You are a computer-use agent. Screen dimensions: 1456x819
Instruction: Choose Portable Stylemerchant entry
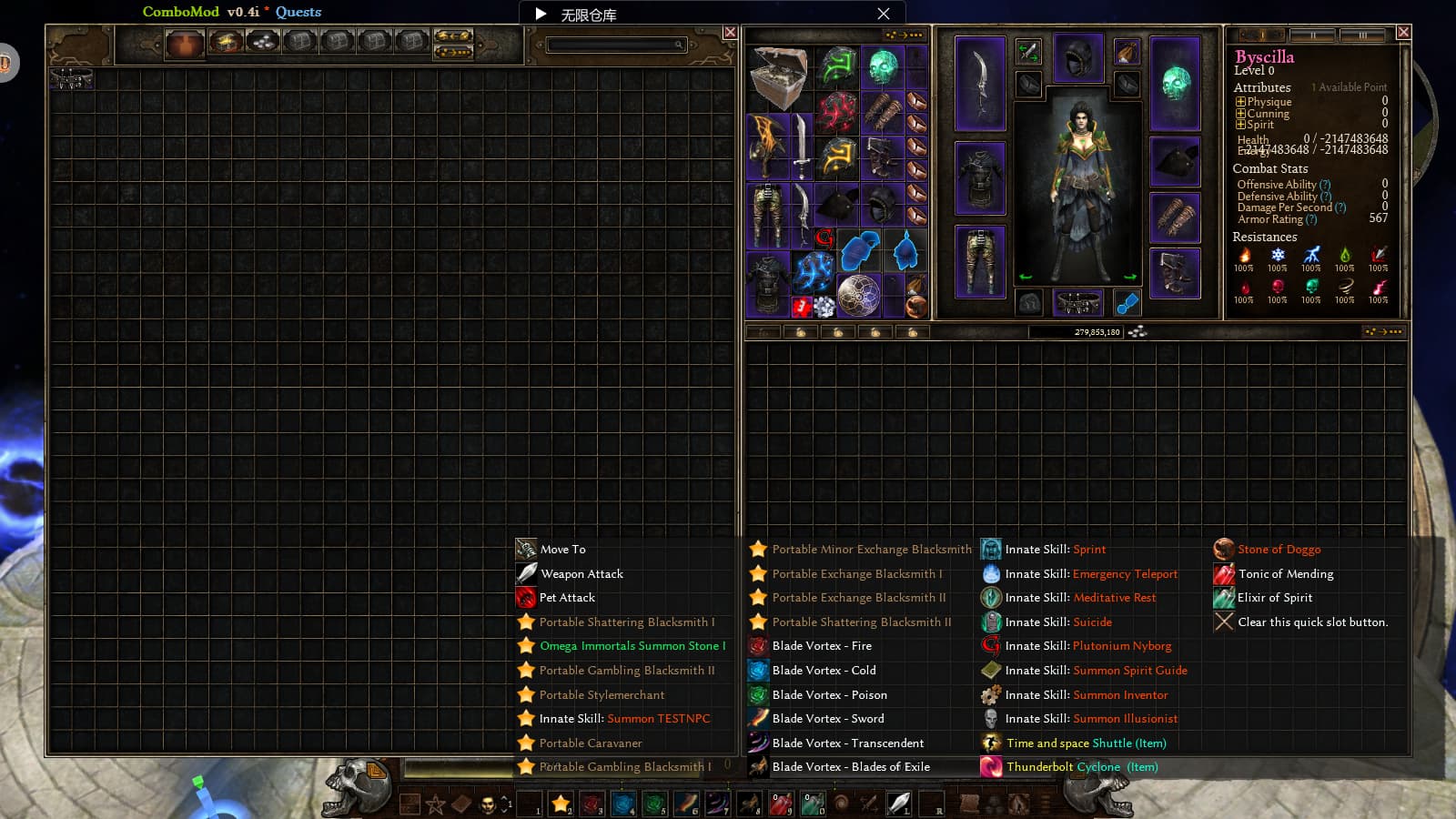[602, 694]
